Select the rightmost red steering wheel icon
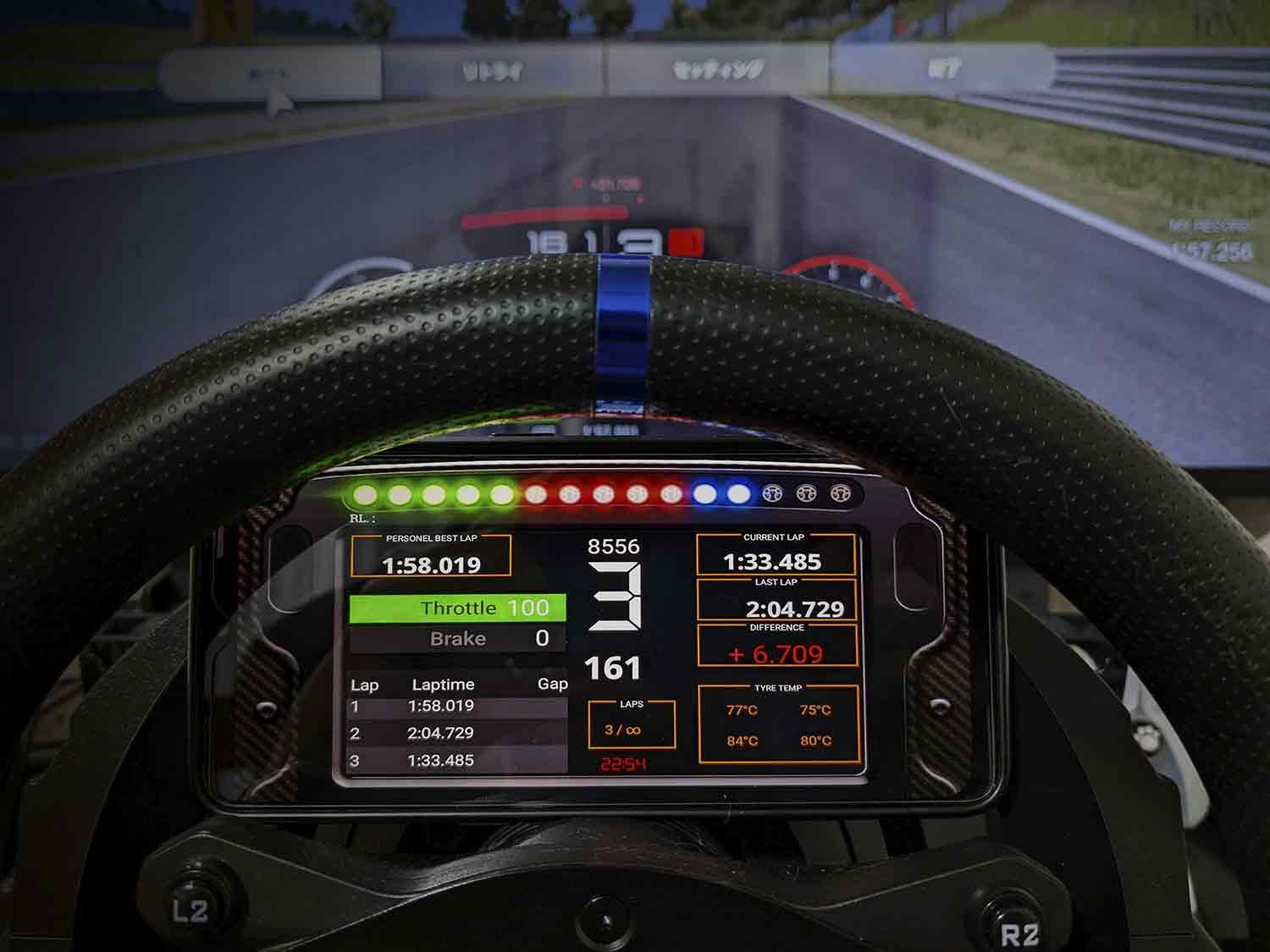Screen dimensions: 1270x952 click(839, 493)
